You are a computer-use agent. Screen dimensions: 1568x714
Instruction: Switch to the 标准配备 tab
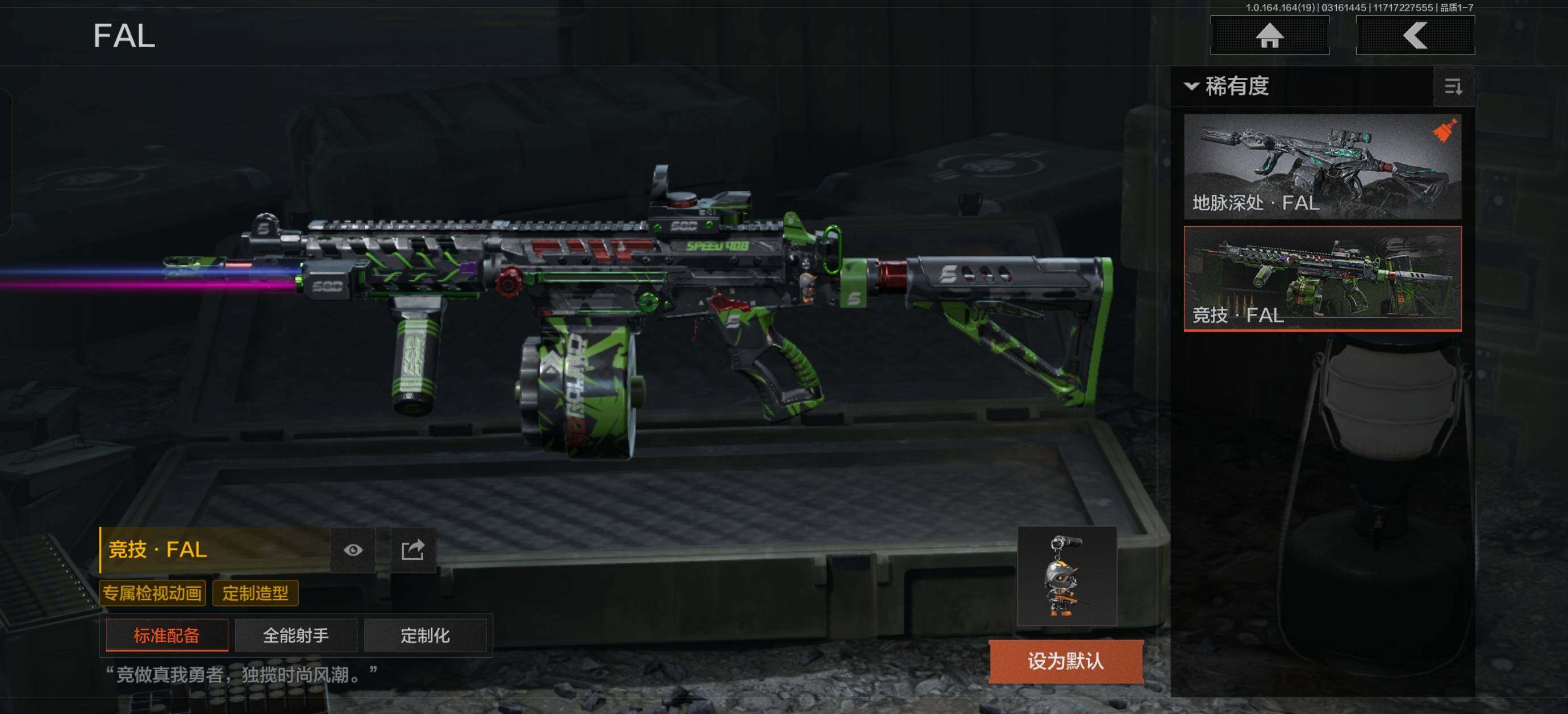(x=167, y=636)
